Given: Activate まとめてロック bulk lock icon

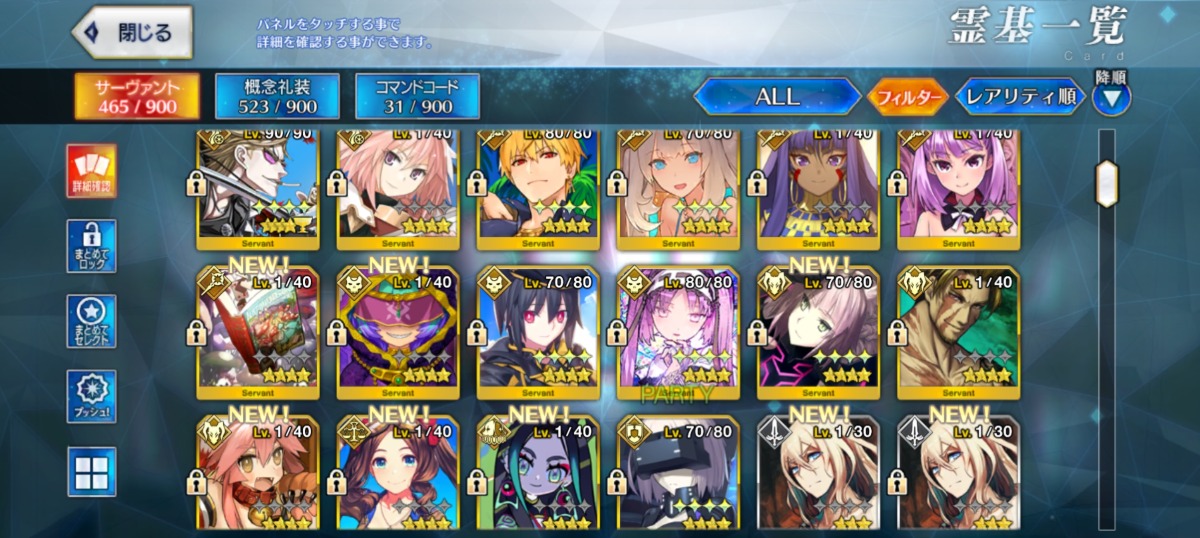Looking at the screenshot, I should click(x=91, y=245).
